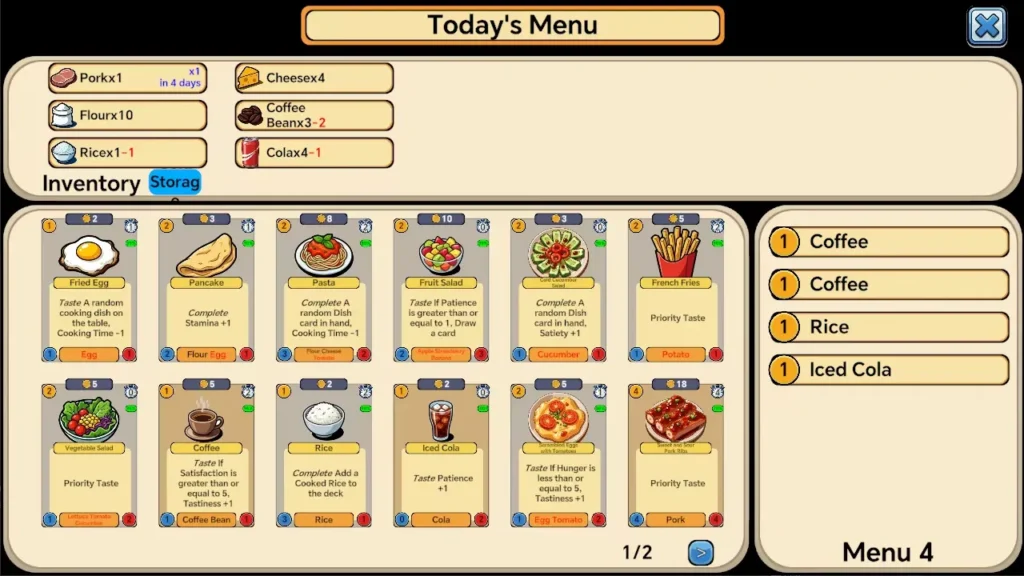Pick the Pasta dish card

pyautogui.click(x=324, y=290)
